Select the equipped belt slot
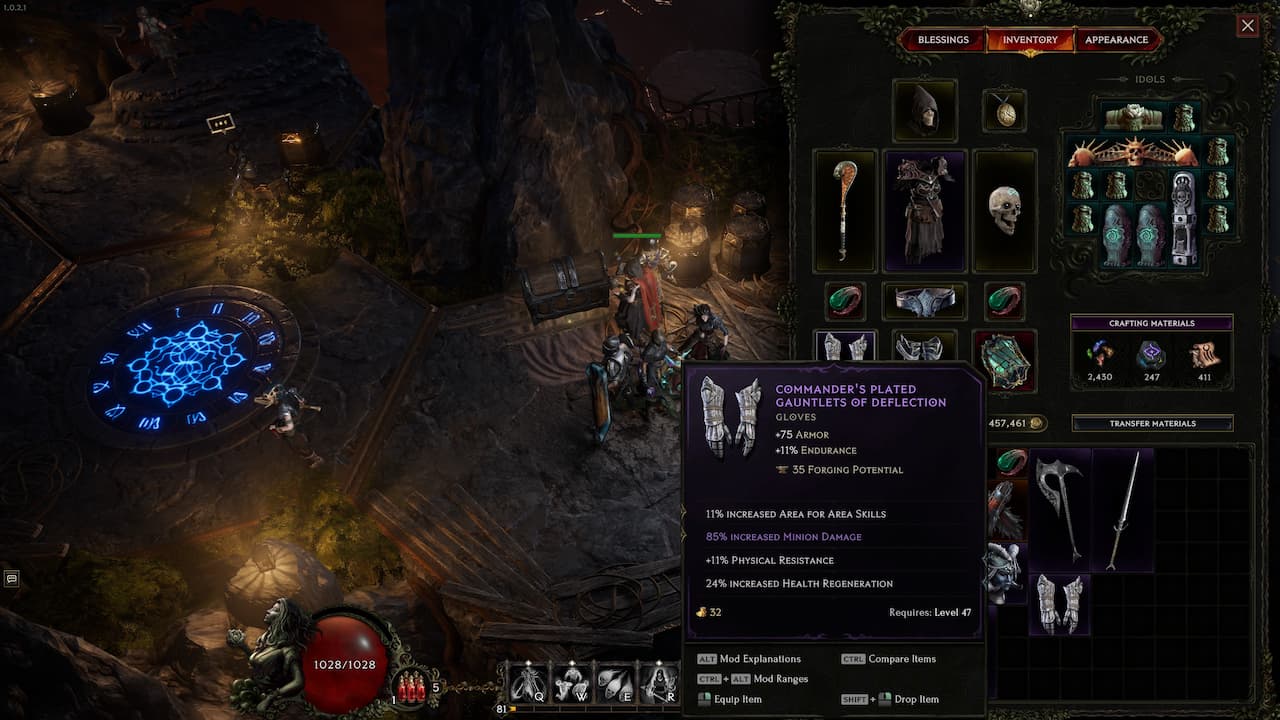1280x720 pixels. [924, 301]
